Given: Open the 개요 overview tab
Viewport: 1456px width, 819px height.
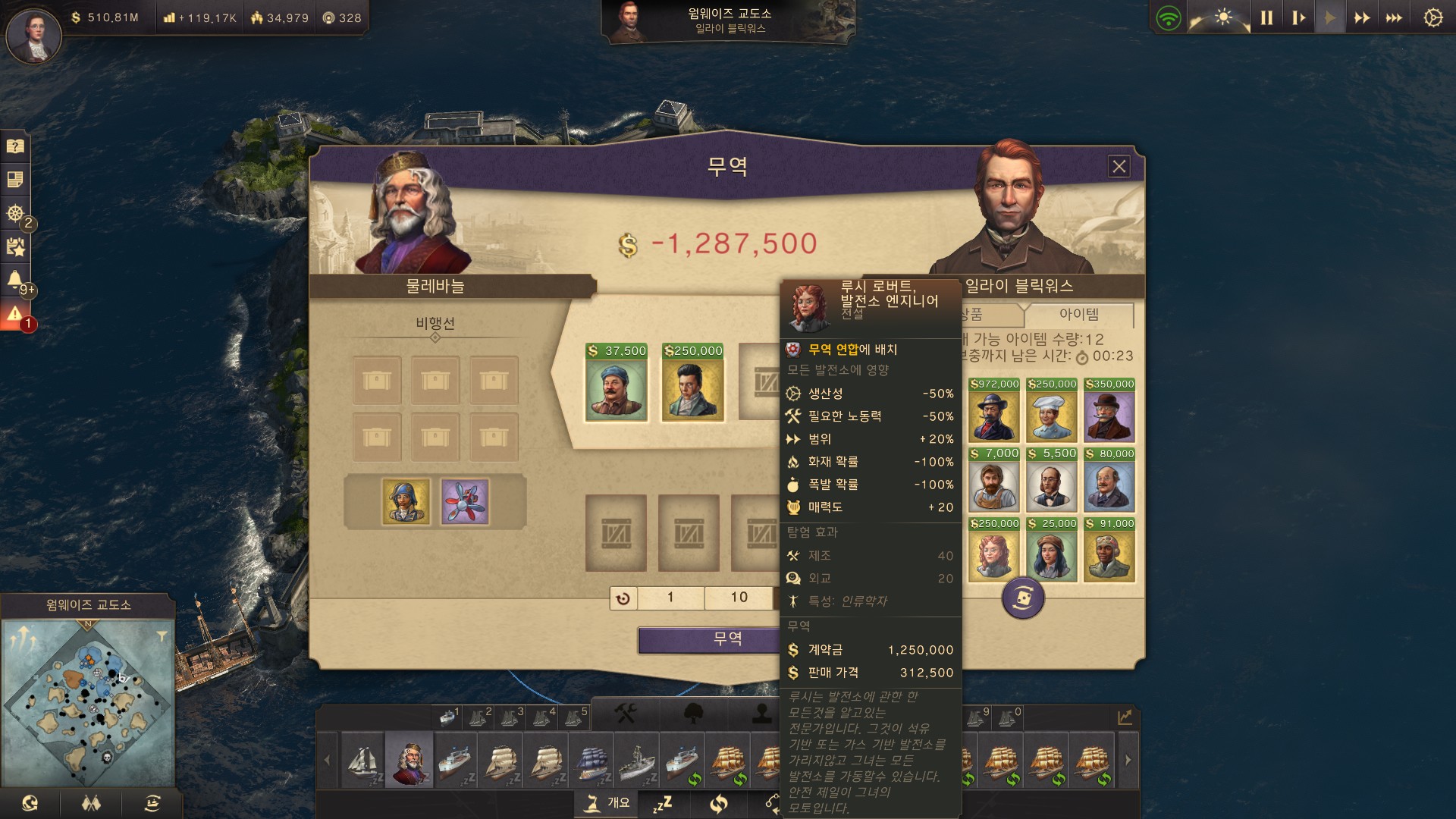Looking at the screenshot, I should 609,803.
